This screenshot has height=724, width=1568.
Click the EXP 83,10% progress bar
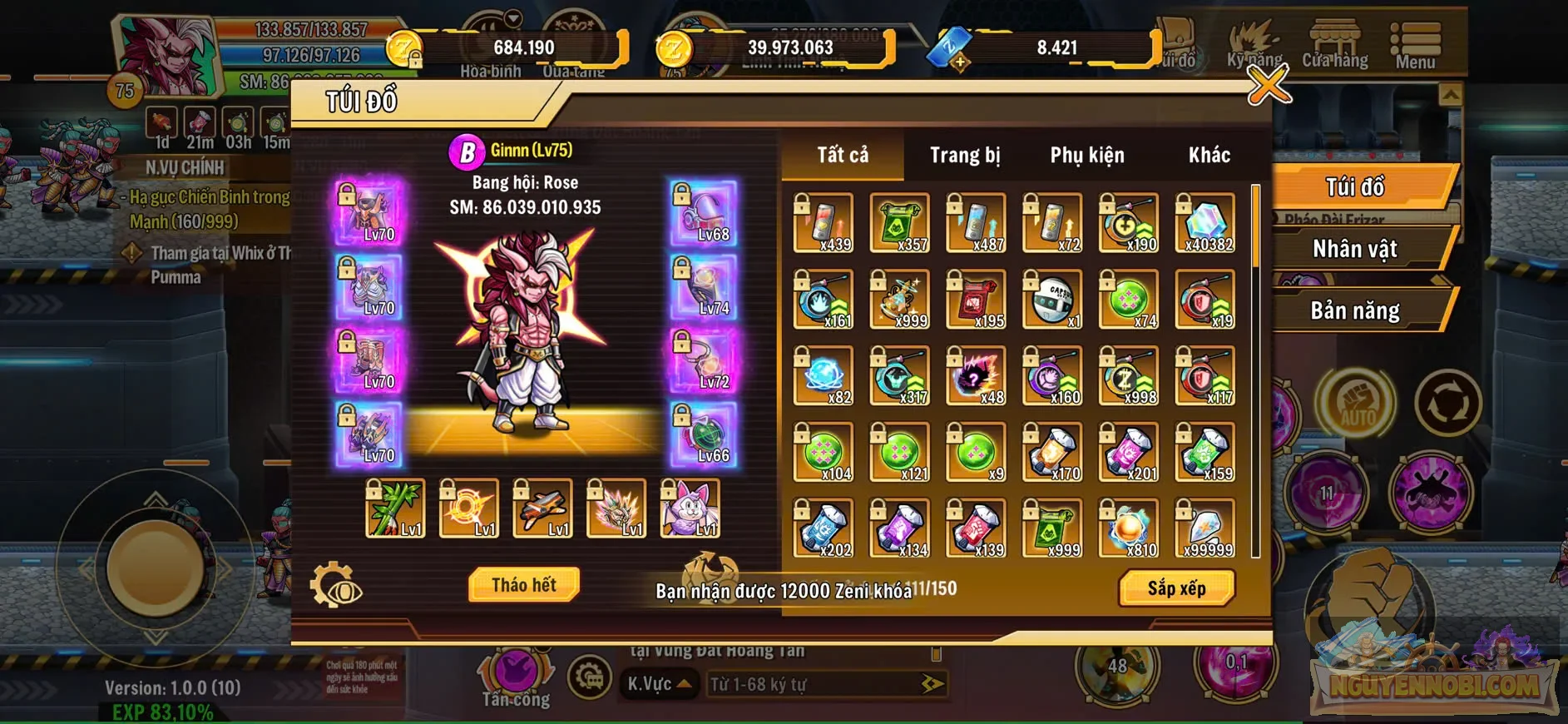(x=163, y=712)
